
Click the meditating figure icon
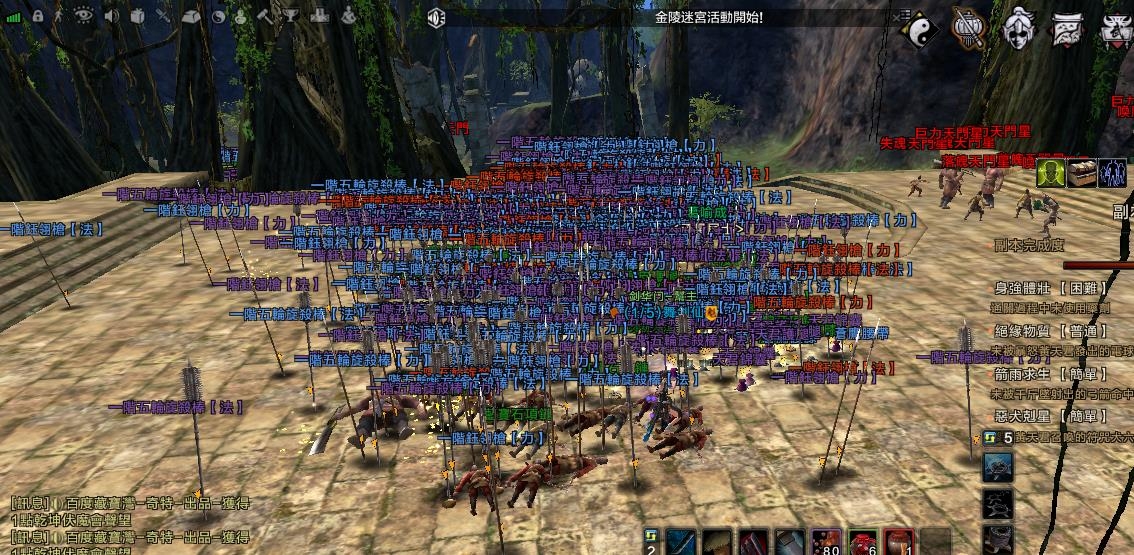coord(347,16)
